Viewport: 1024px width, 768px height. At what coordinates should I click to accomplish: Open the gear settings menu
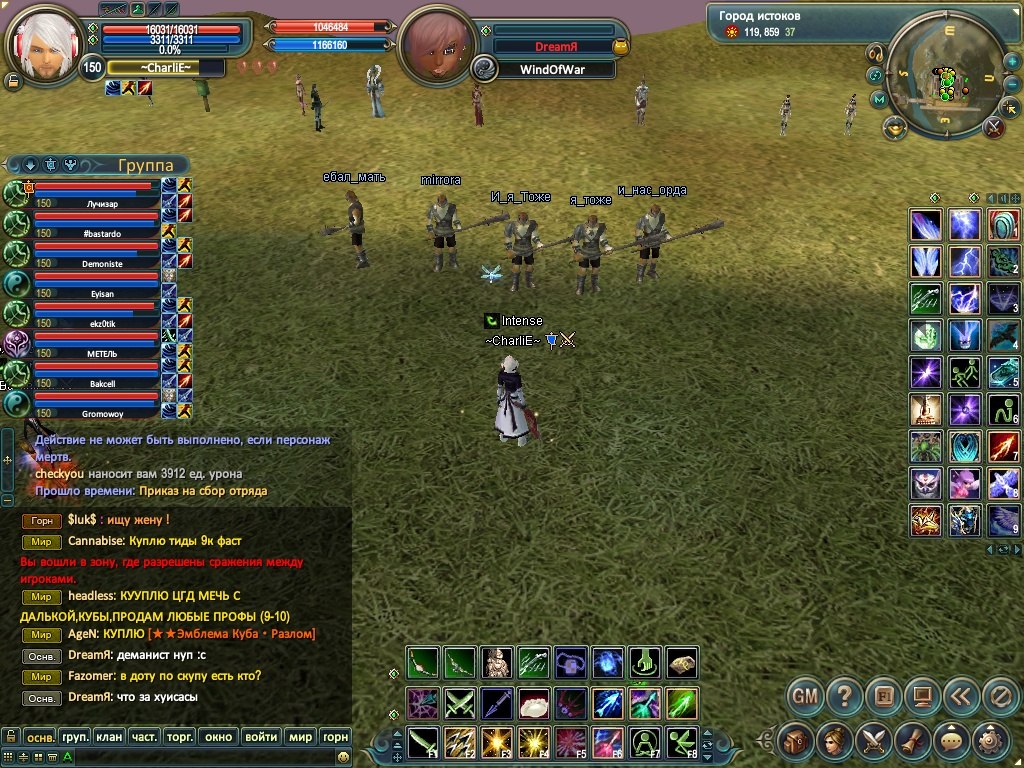988,741
